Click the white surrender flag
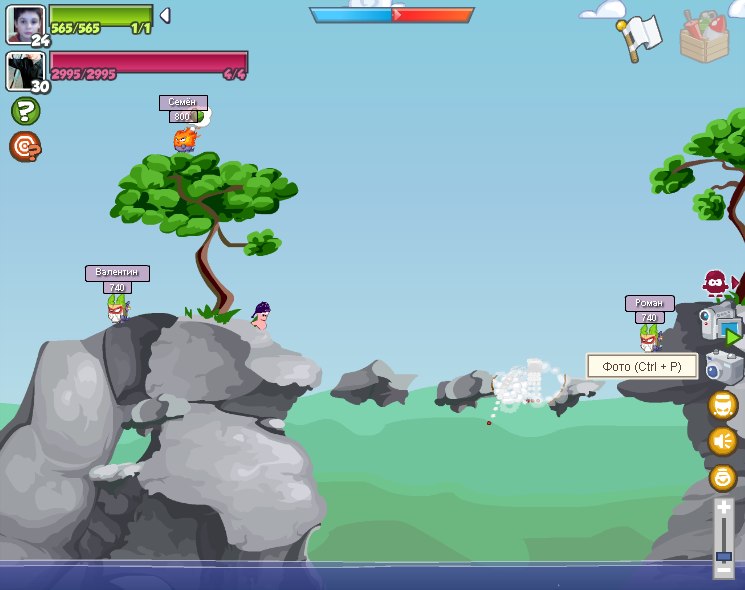The height and width of the screenshot is (590, 745). (x=642, y=38)
